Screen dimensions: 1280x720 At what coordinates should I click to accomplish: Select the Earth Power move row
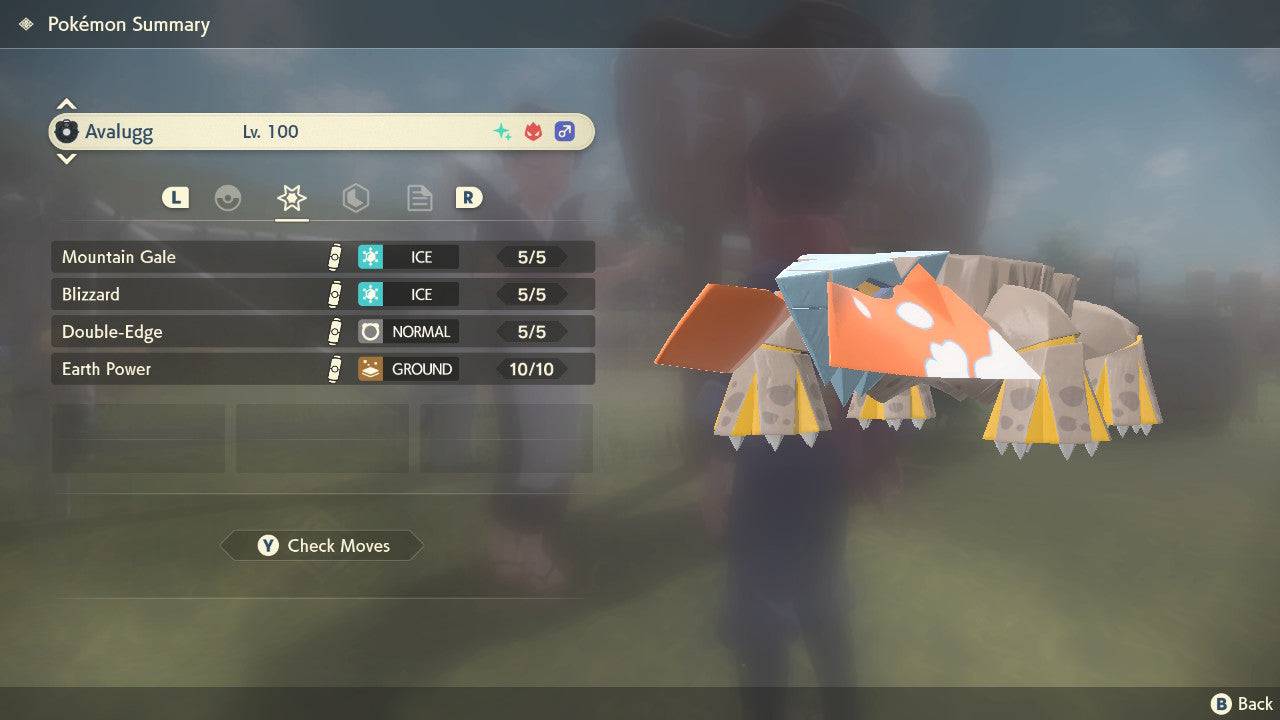point(322,369)
